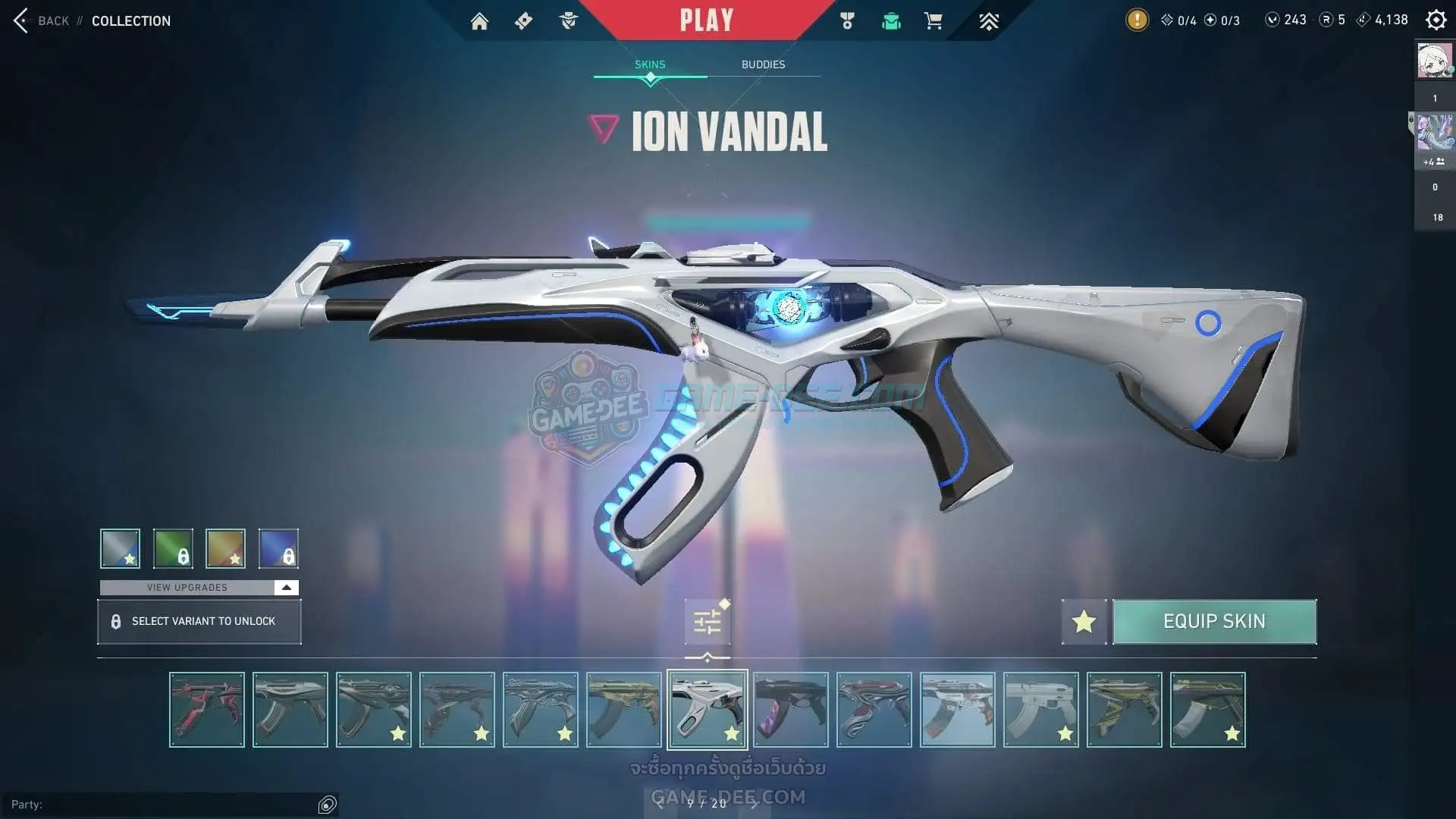Open the skin filter sliders button
Image resolution: width=1456 pixels, height=819 pixels.
[708, 622]
